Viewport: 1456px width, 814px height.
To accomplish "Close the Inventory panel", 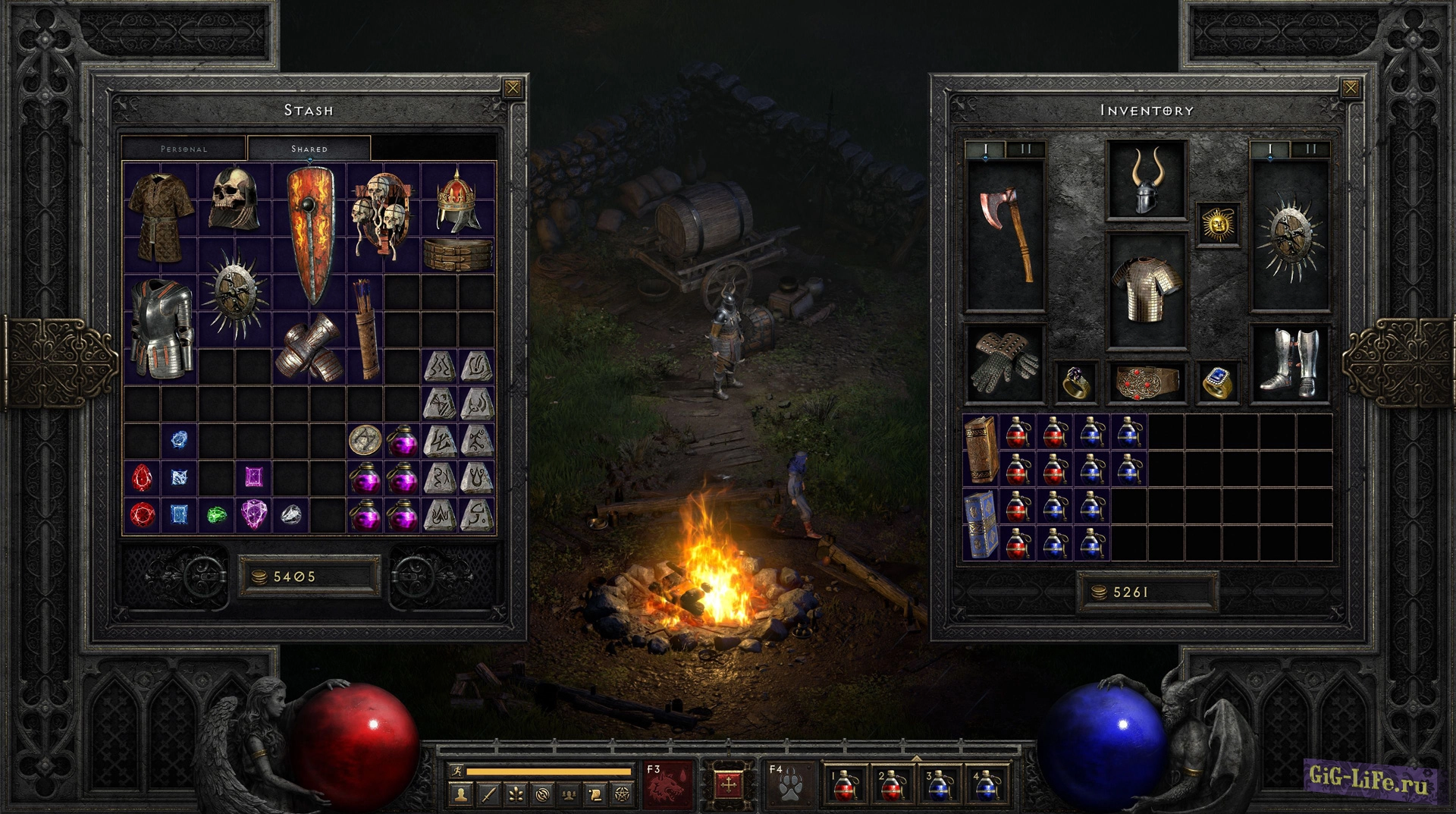I will tap(1351, 88).
